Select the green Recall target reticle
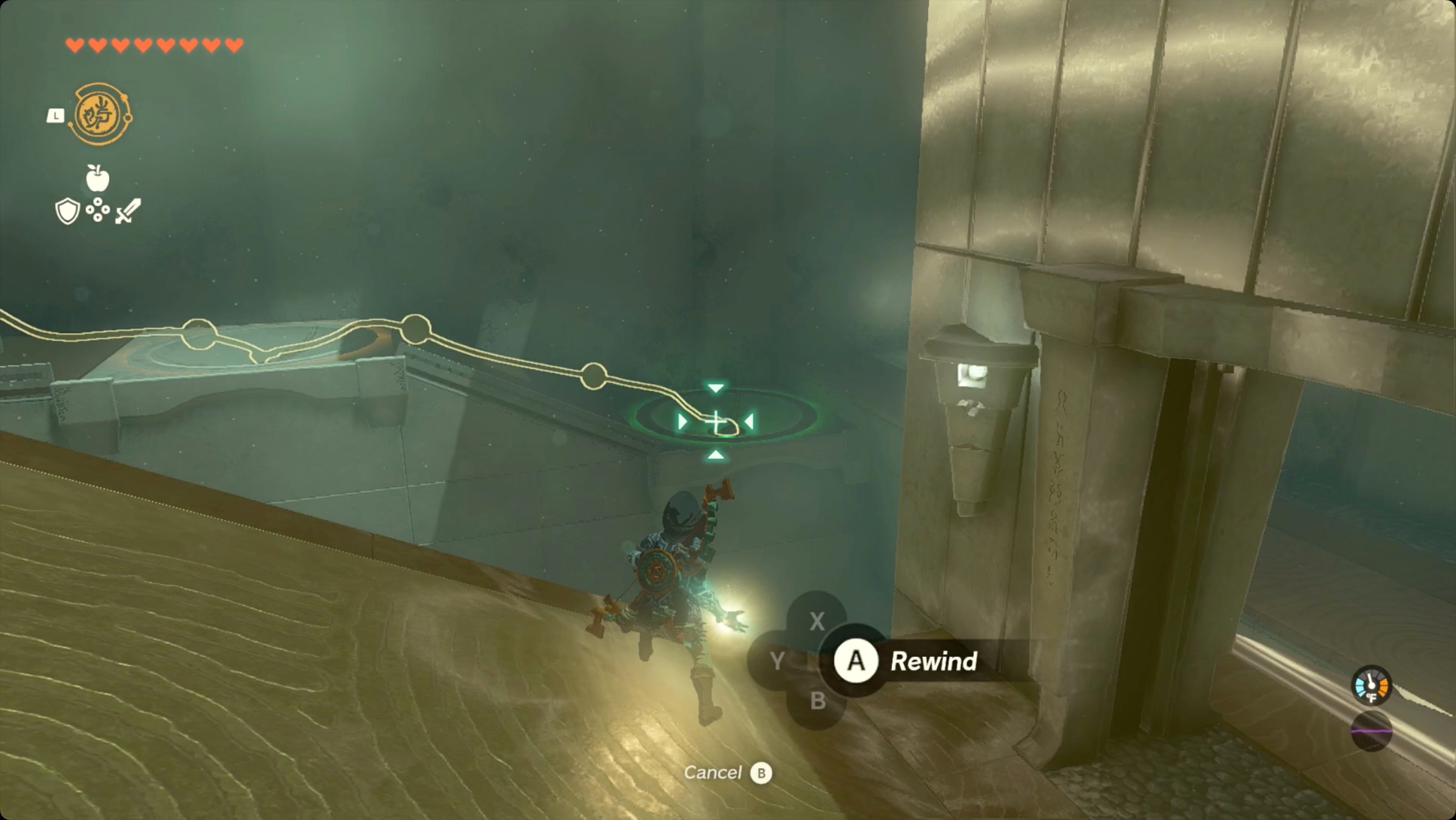1456x820 pixels. (x=716, y=421)
